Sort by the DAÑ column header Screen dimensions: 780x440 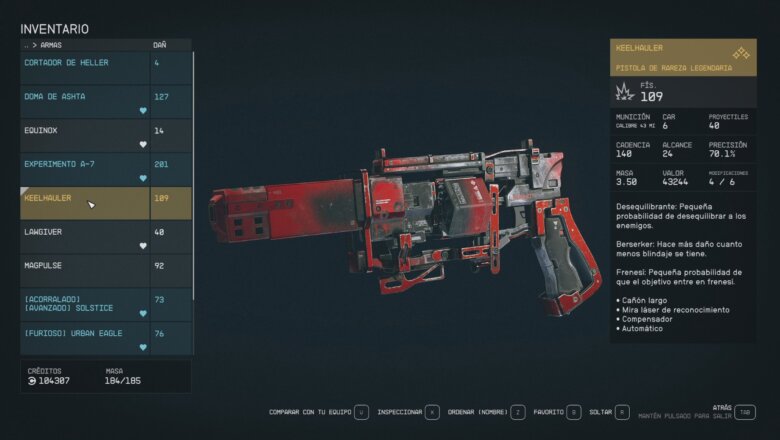pos(160,45)
